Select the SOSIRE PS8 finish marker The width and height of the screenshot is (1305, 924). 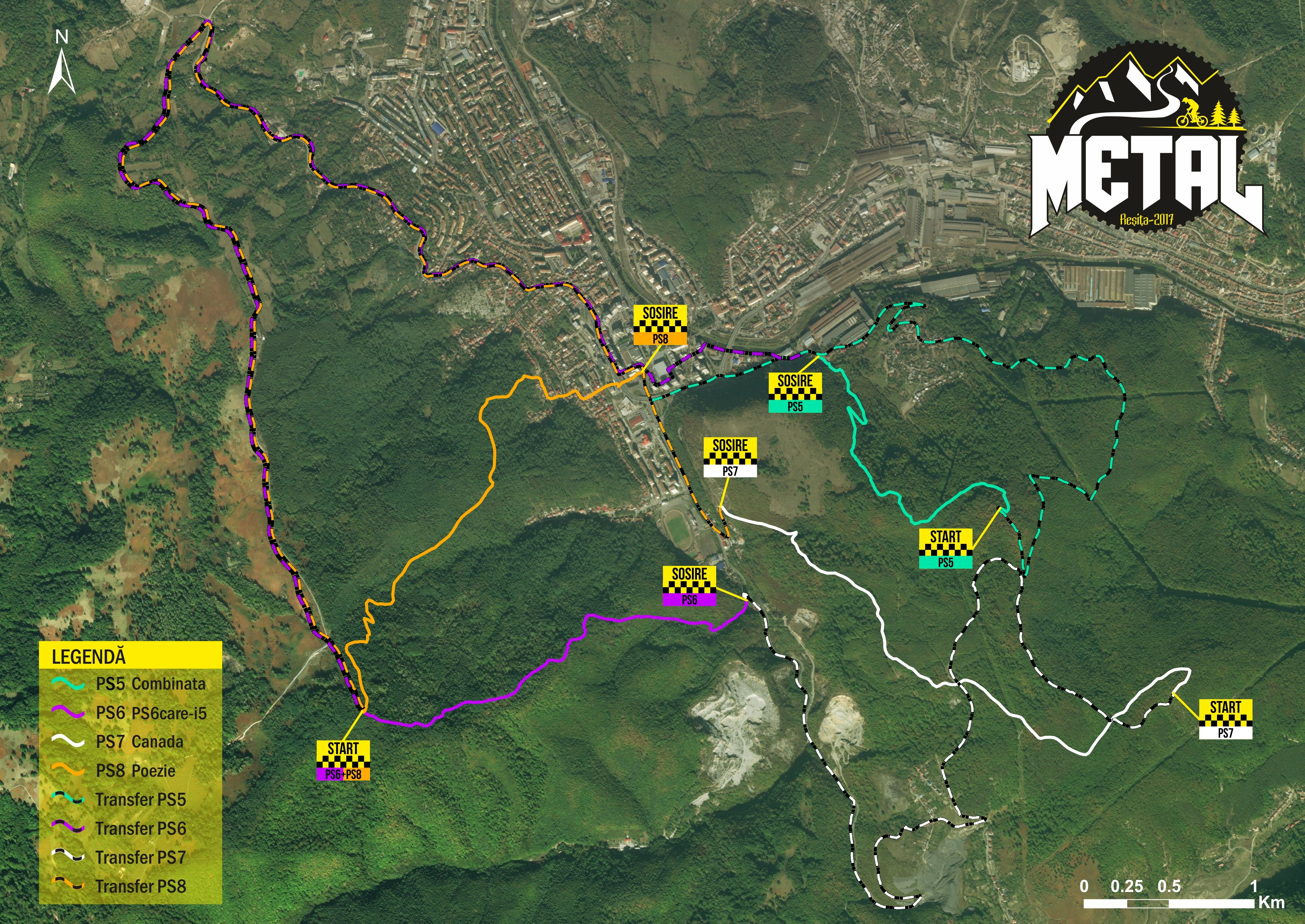pyautogui.click(x=660, y=325)
